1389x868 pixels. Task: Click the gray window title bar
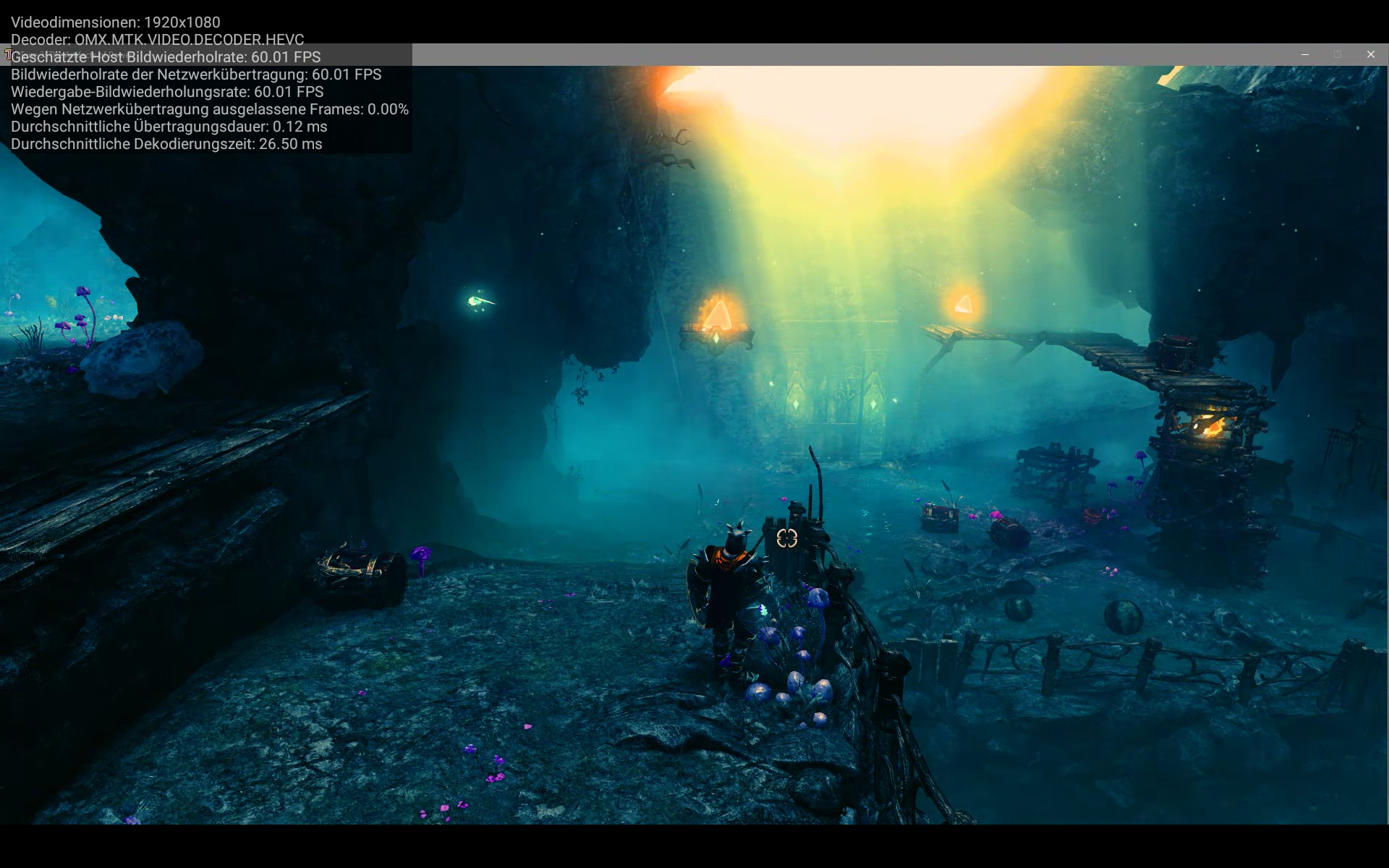pyautogui.click(x=868, y=54)
